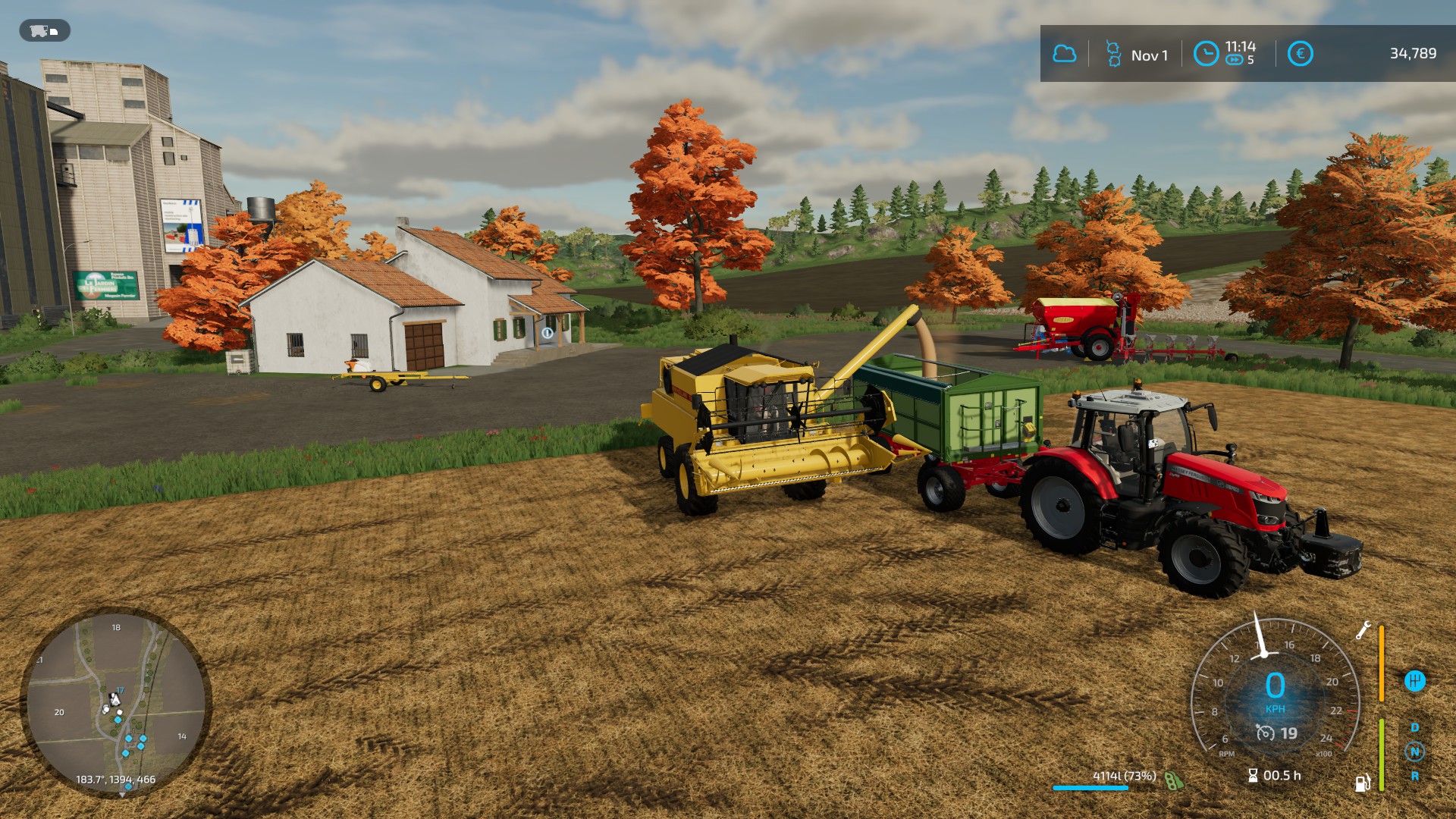Click the wrench damage icon

pos(1363,630)
